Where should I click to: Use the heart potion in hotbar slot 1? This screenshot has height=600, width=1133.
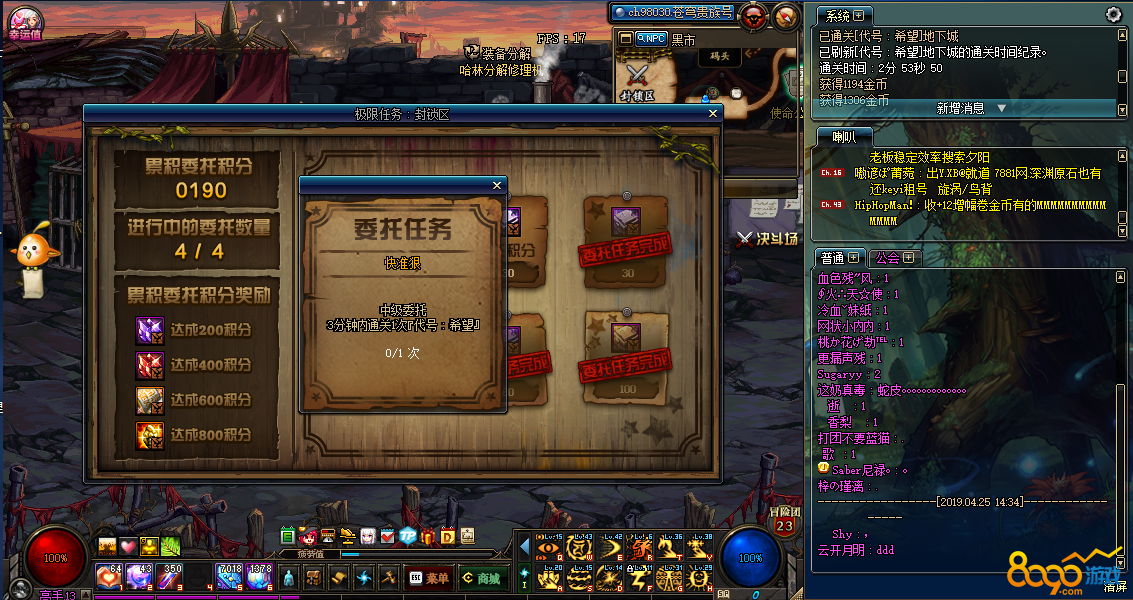click(x=108, y=577)
